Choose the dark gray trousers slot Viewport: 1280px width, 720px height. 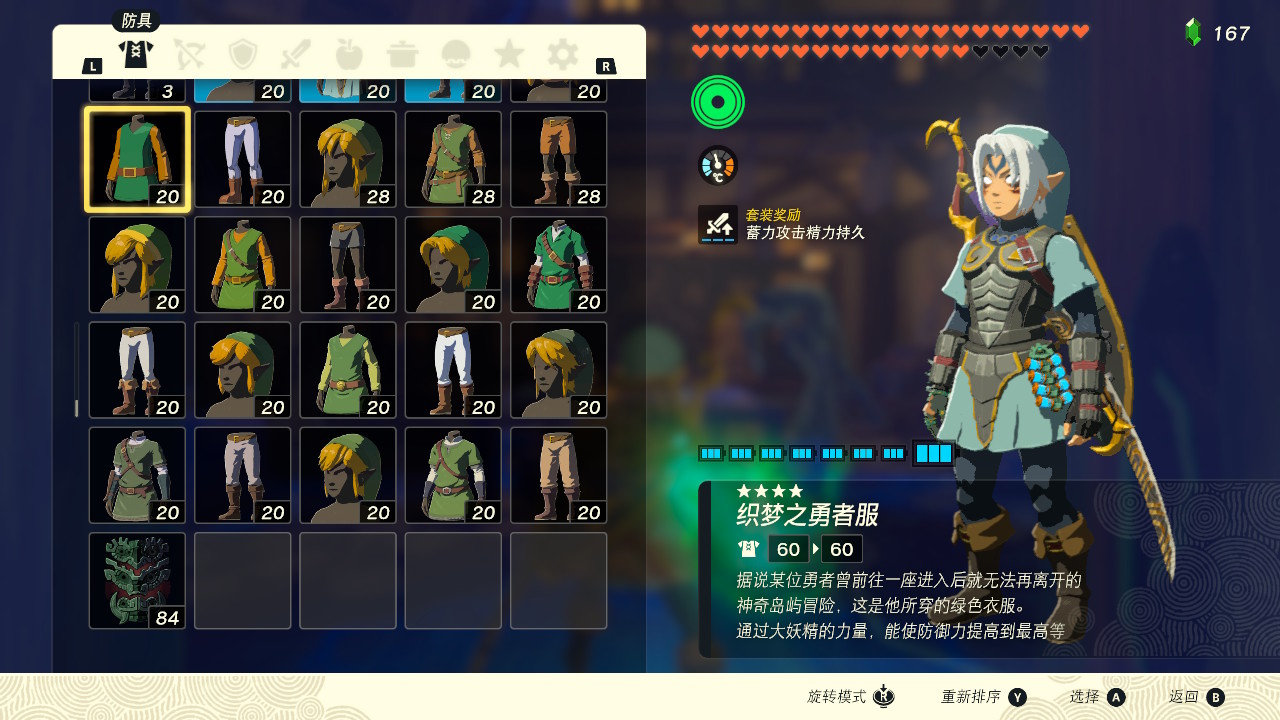pos(348,265)
